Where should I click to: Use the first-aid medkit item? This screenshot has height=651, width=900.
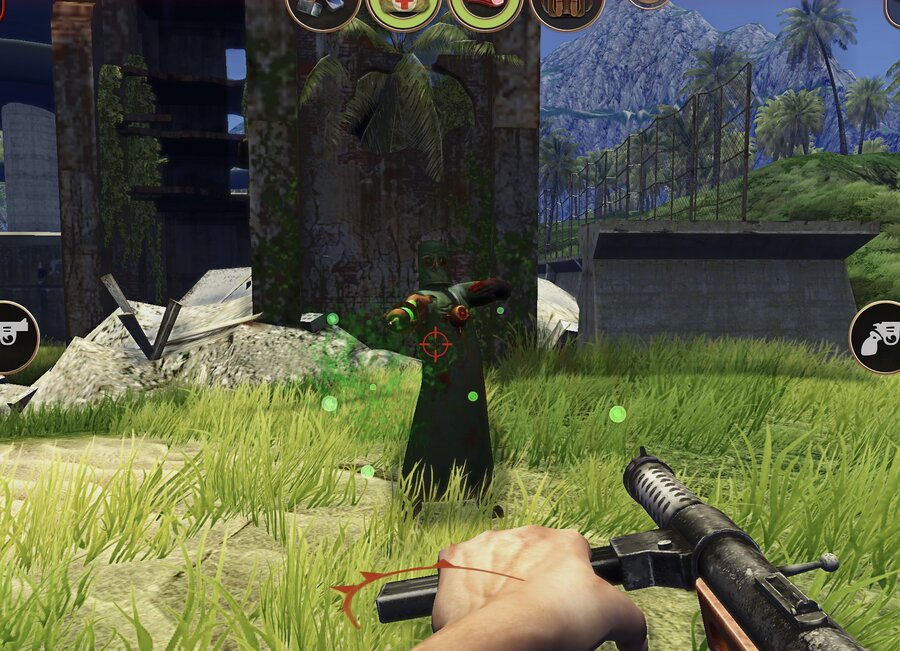point(403,10)
